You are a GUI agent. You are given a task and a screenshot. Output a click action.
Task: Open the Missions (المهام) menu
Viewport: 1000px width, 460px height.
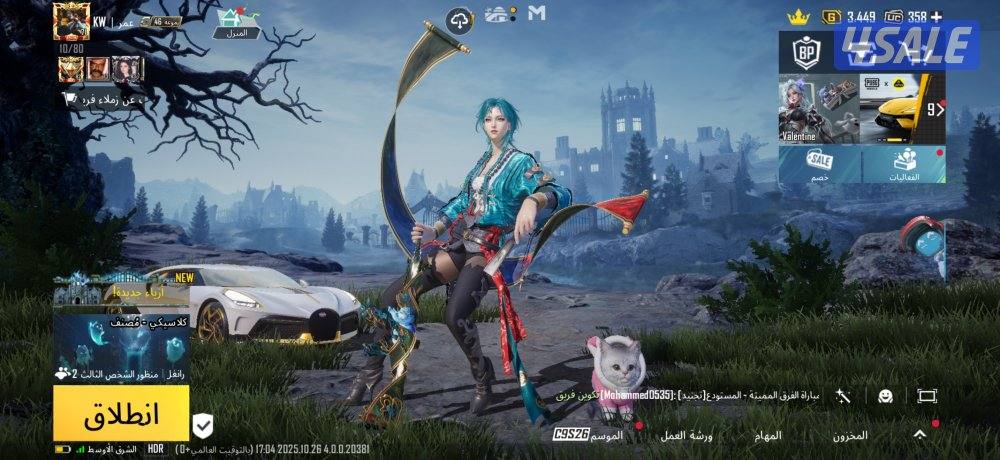768,435
